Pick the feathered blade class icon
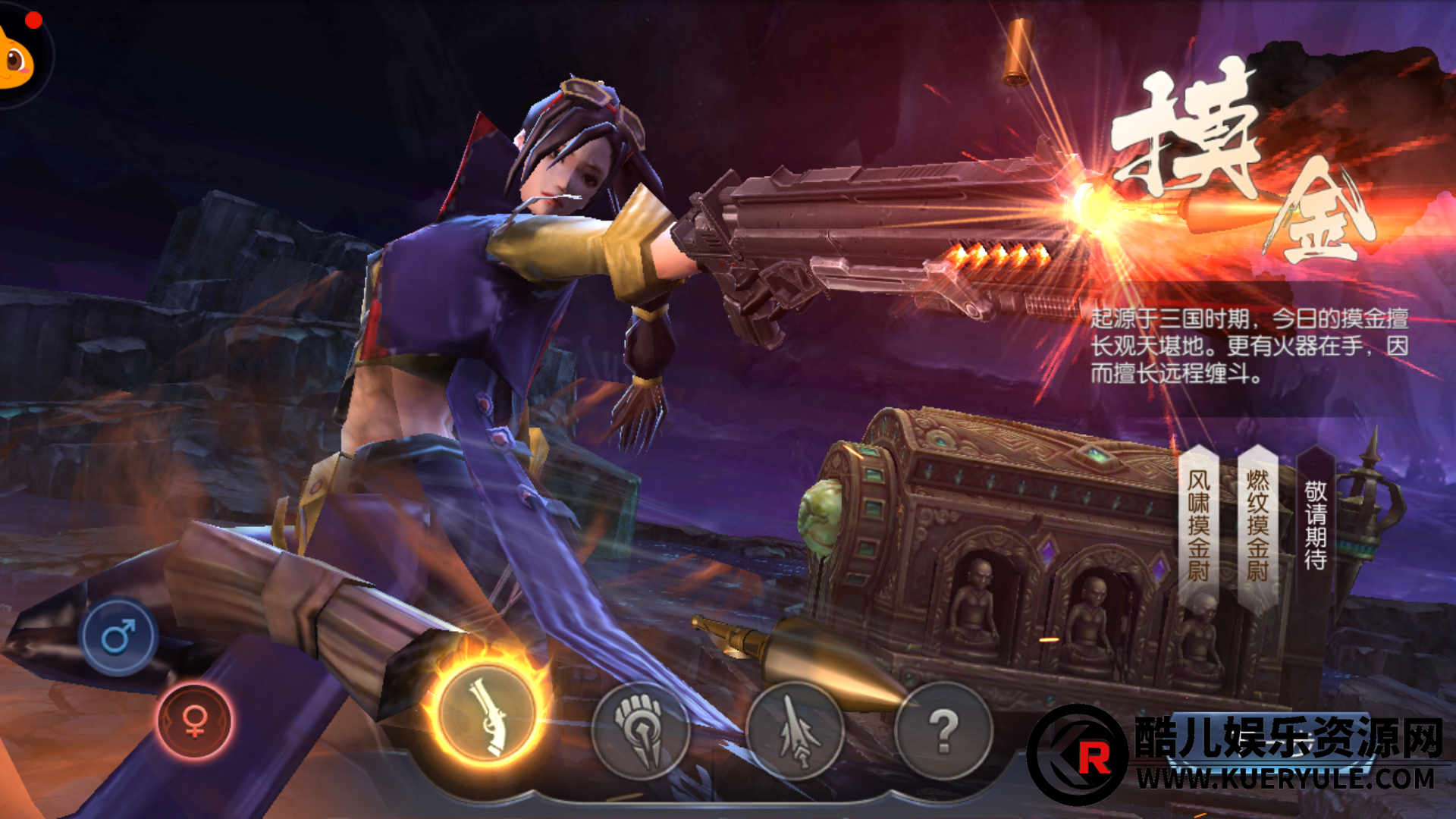Screen dimensions: 1456x819 coord(795,730)
